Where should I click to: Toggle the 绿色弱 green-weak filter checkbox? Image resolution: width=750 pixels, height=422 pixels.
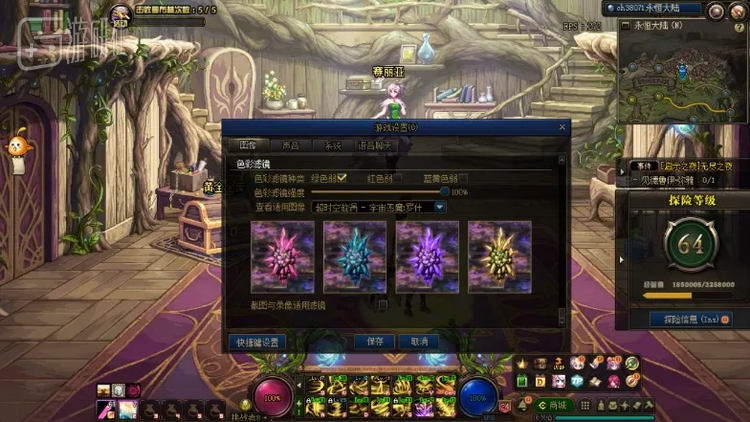[x=342, y=178]
